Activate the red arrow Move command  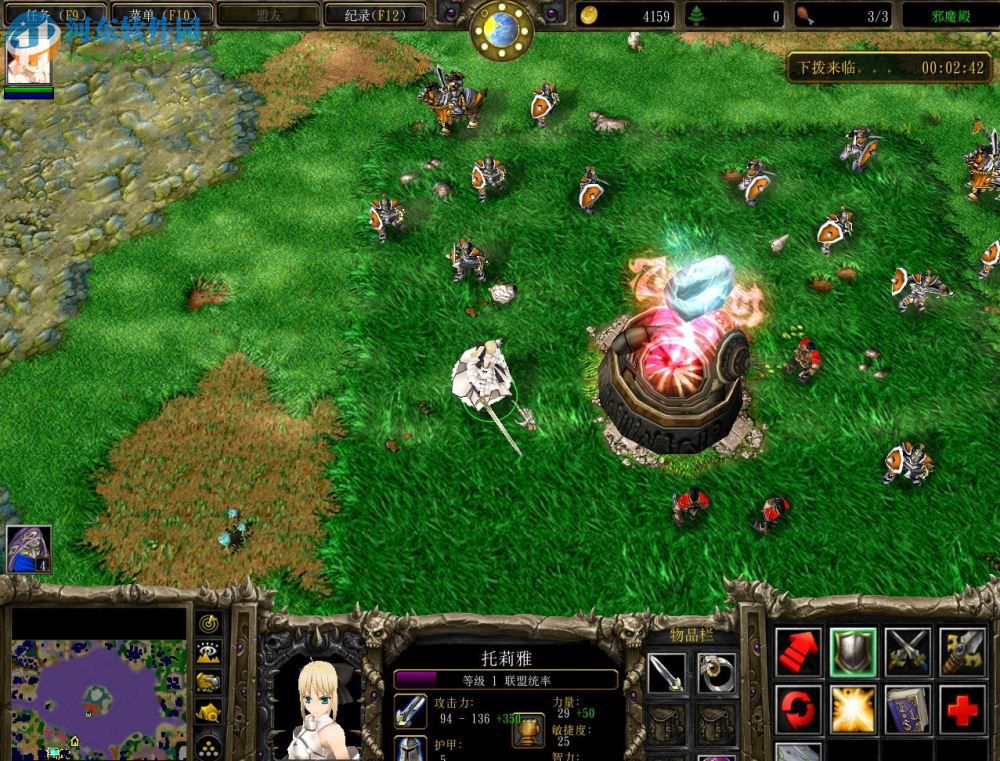click(x=798, y=652)
